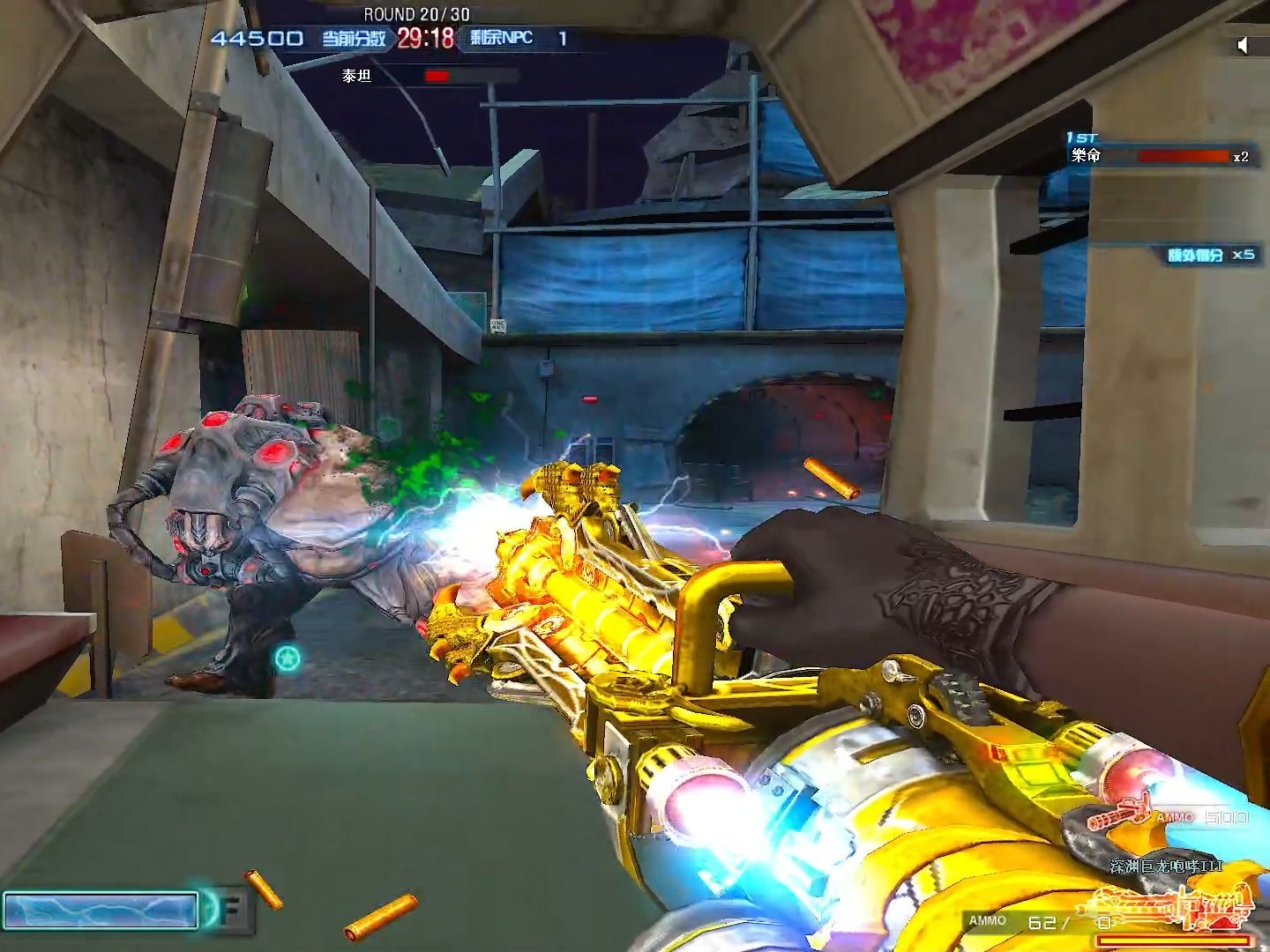Select the large golden dragon weapon icon
The image size is (1270, 952).
coord(1173,906)
